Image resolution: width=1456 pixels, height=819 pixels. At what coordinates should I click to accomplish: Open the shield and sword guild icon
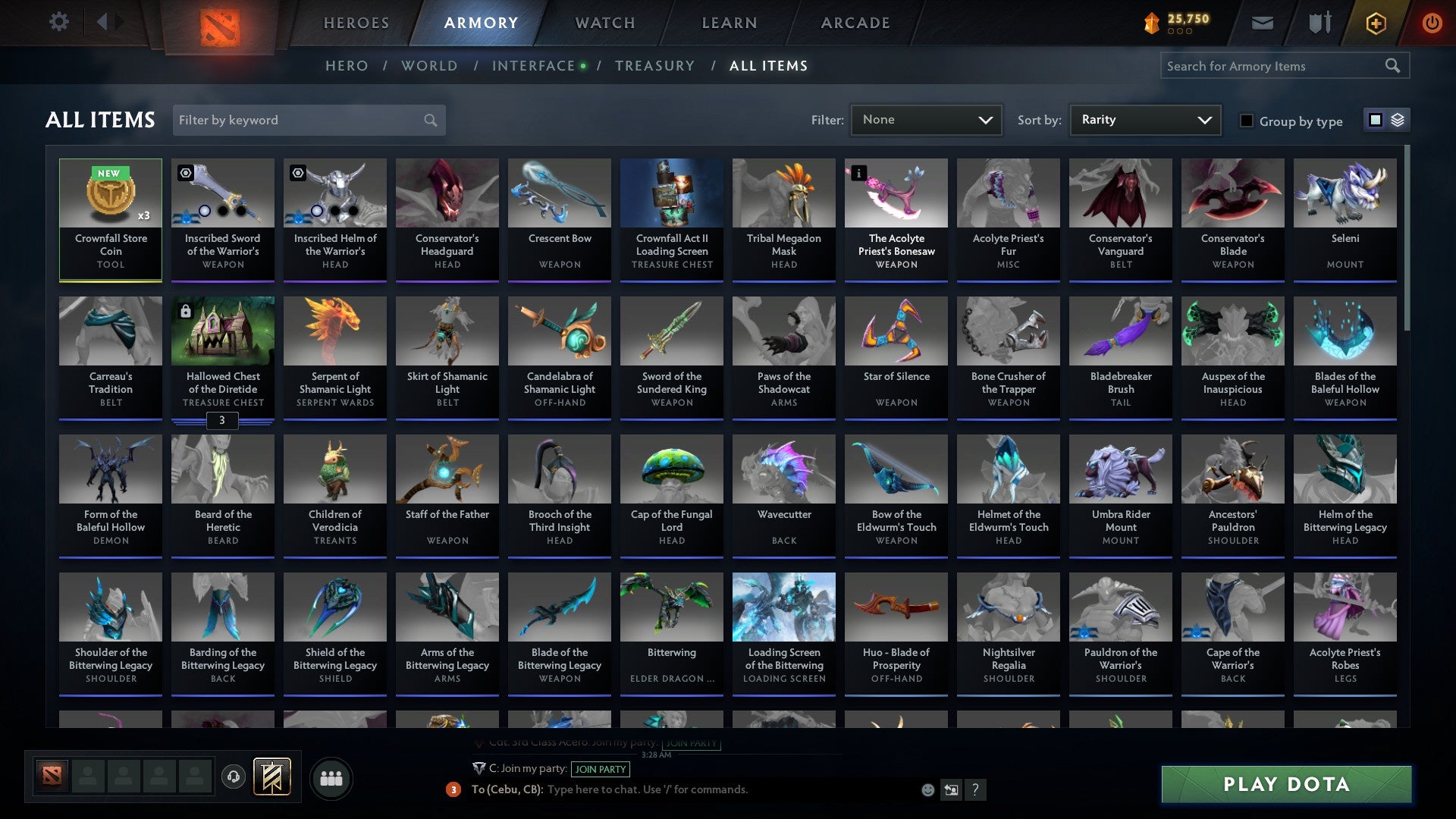pos(1319,23)
